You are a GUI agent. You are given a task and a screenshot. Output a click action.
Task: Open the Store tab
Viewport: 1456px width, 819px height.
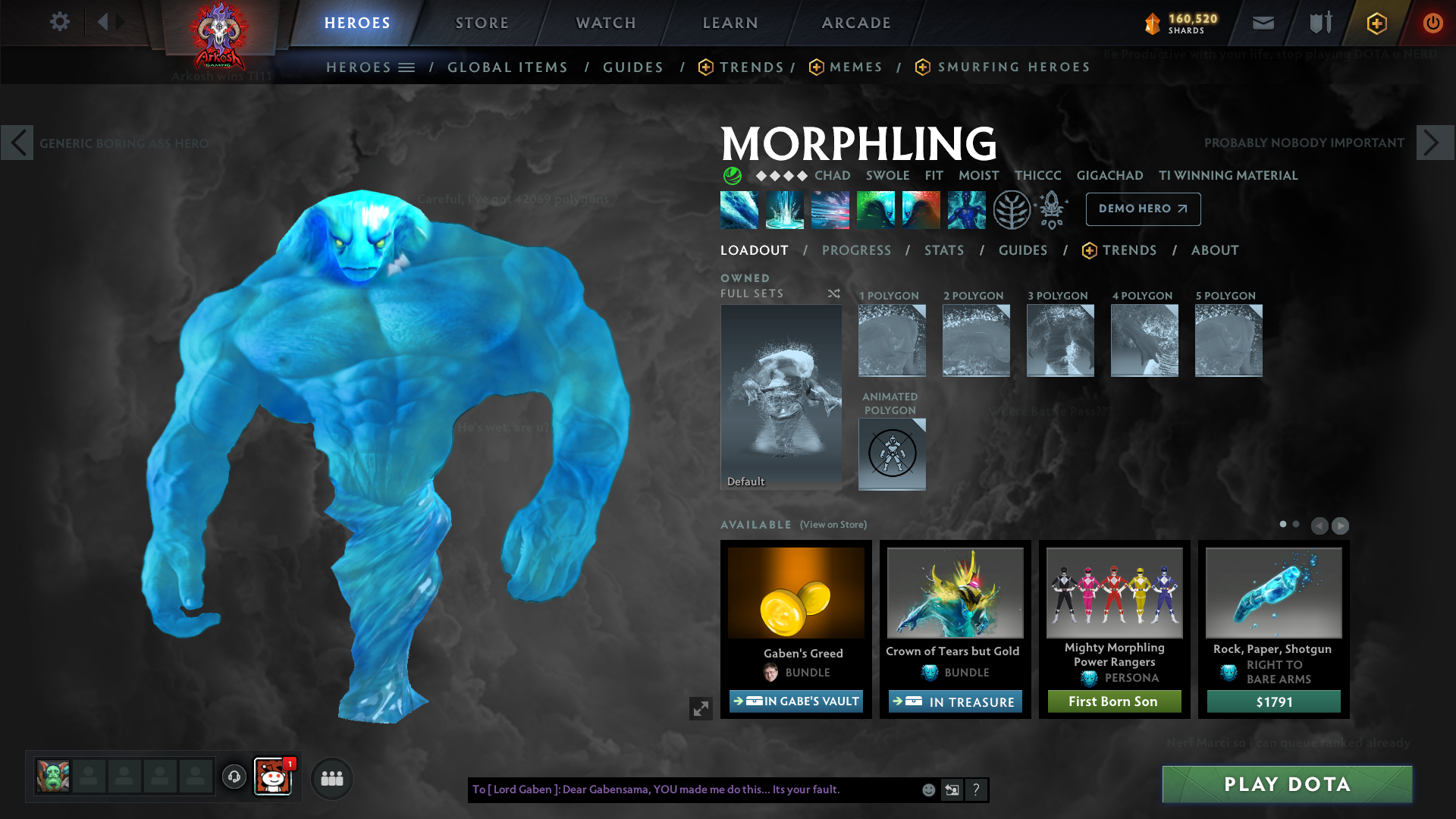pyautogui.click(x=482, y=23)
